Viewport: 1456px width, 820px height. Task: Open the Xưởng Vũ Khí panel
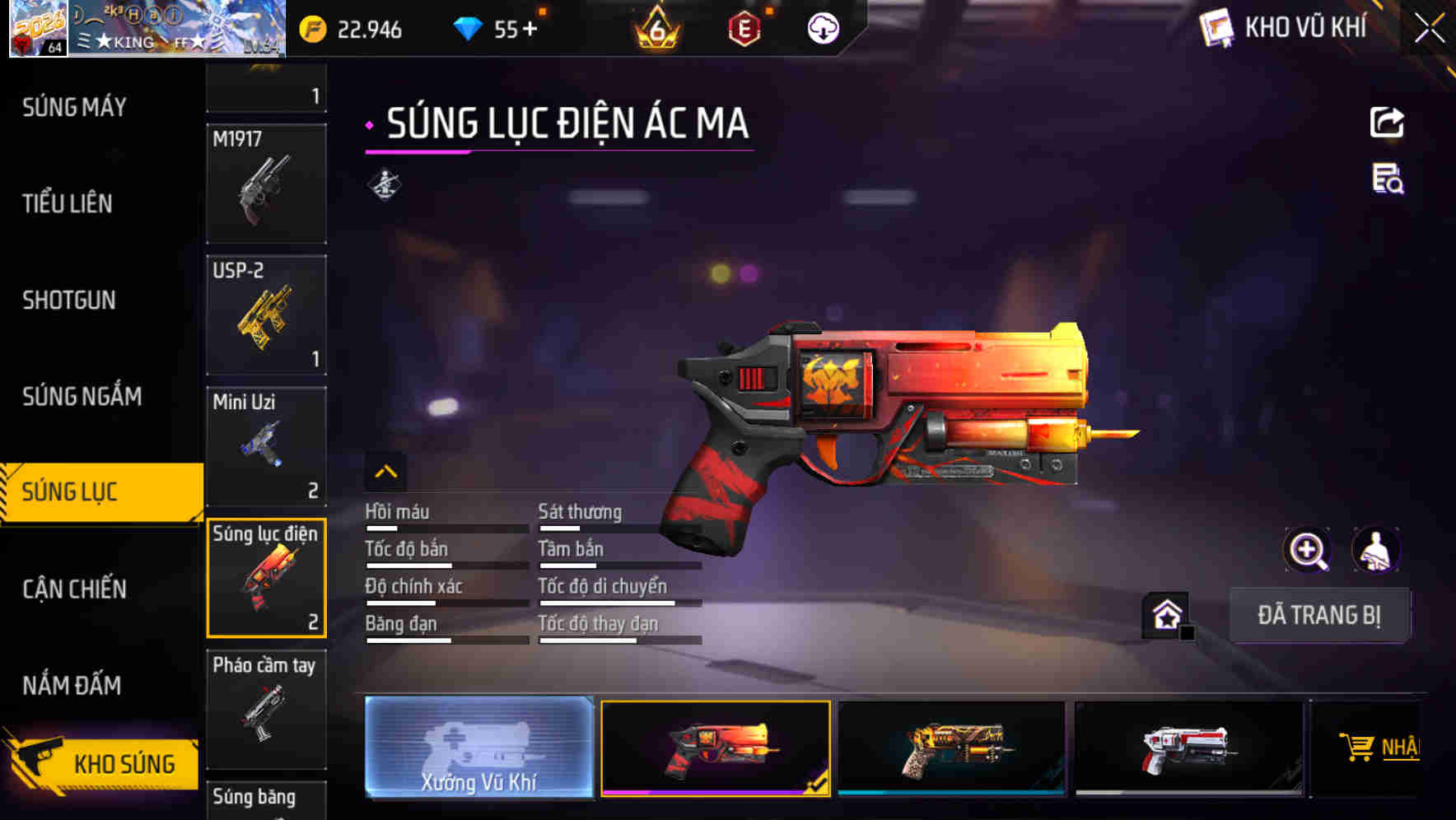(x=478, y=746)
